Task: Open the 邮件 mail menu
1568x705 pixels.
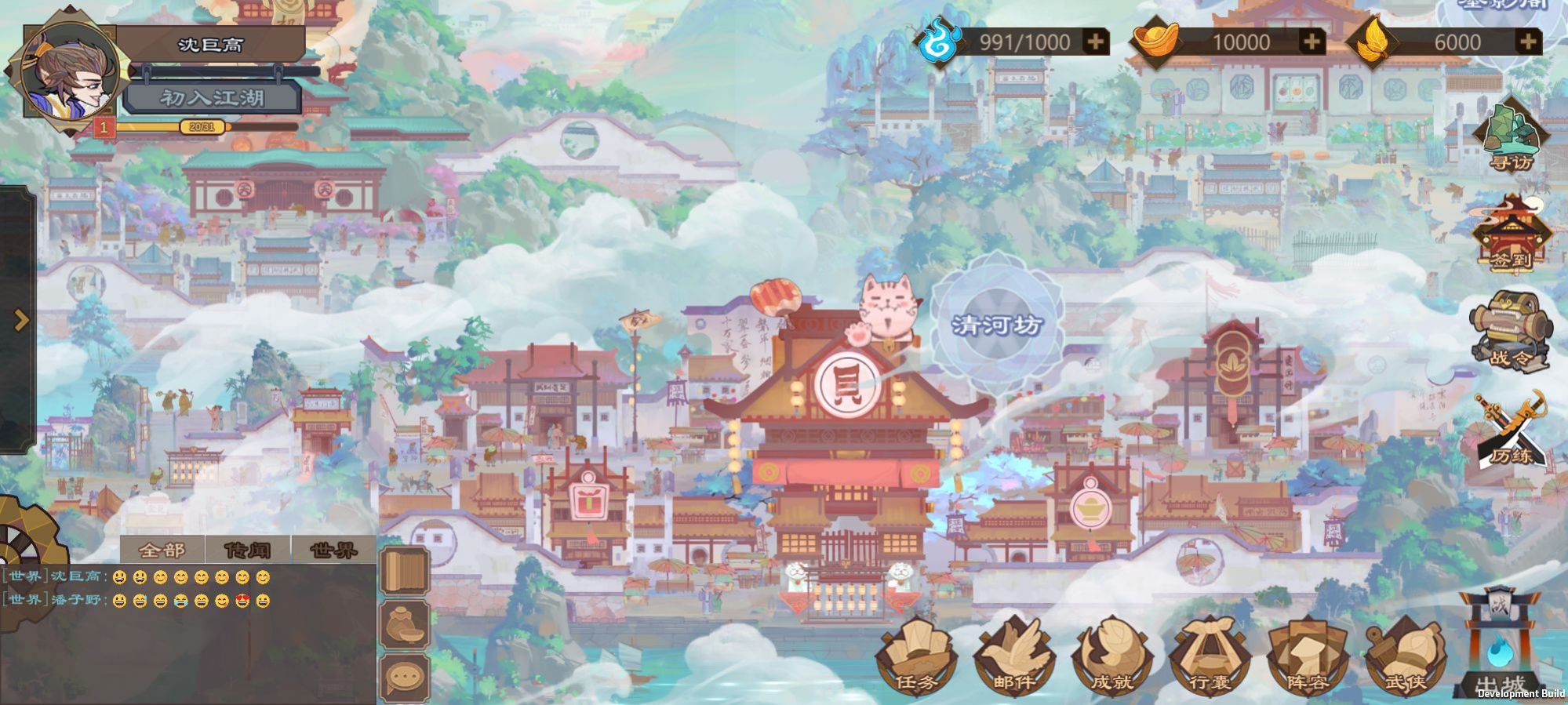Action: tap(1014, 657)
